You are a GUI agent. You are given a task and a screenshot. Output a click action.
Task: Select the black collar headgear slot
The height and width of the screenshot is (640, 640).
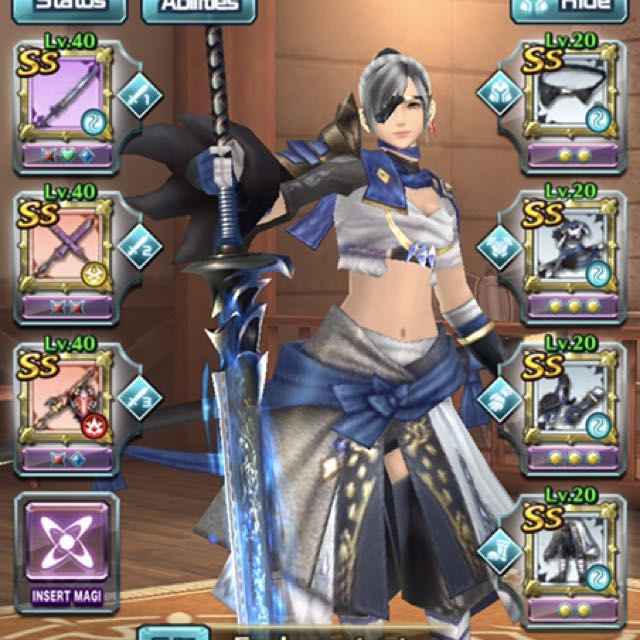pos(574,104)
